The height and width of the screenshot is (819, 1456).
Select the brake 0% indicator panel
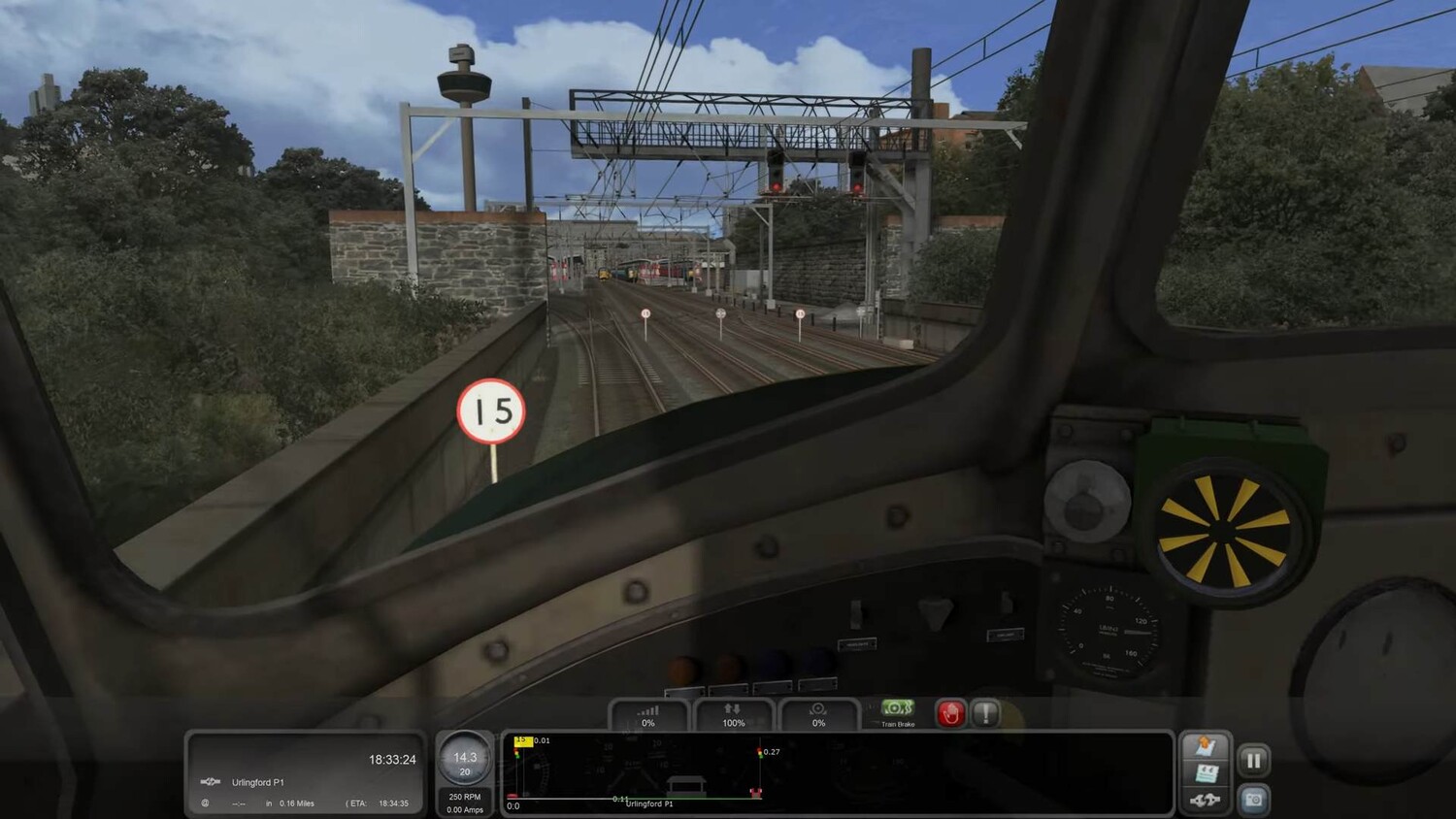click(818, 715)
